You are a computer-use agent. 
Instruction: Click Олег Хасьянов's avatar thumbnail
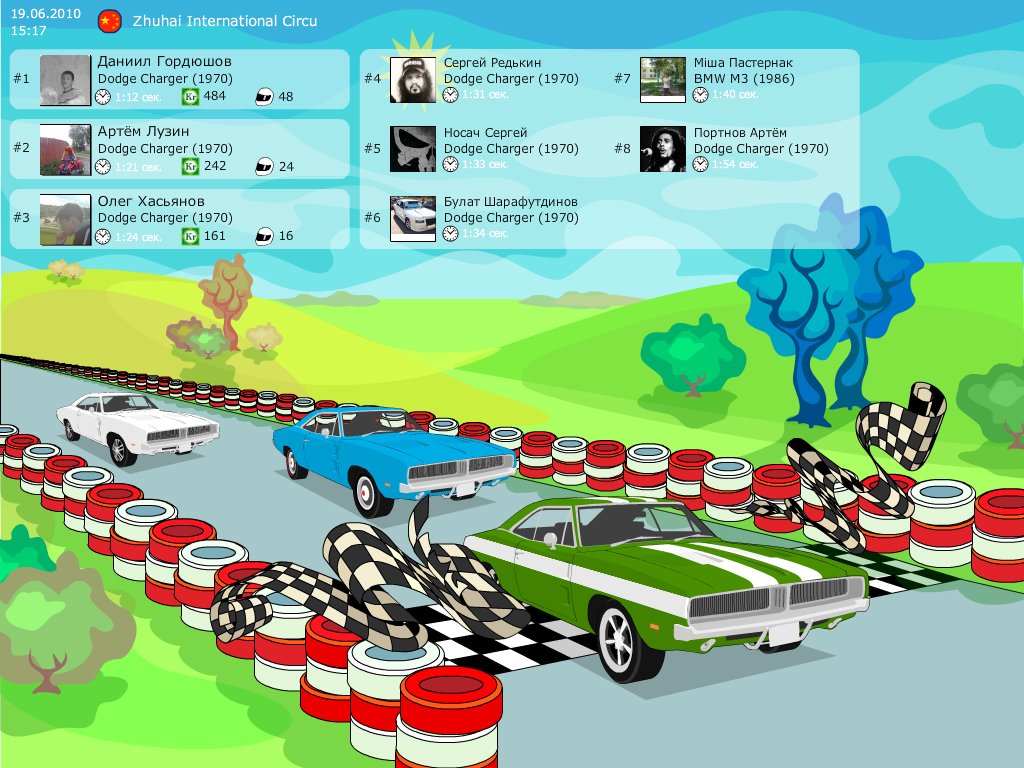[65, 219]
